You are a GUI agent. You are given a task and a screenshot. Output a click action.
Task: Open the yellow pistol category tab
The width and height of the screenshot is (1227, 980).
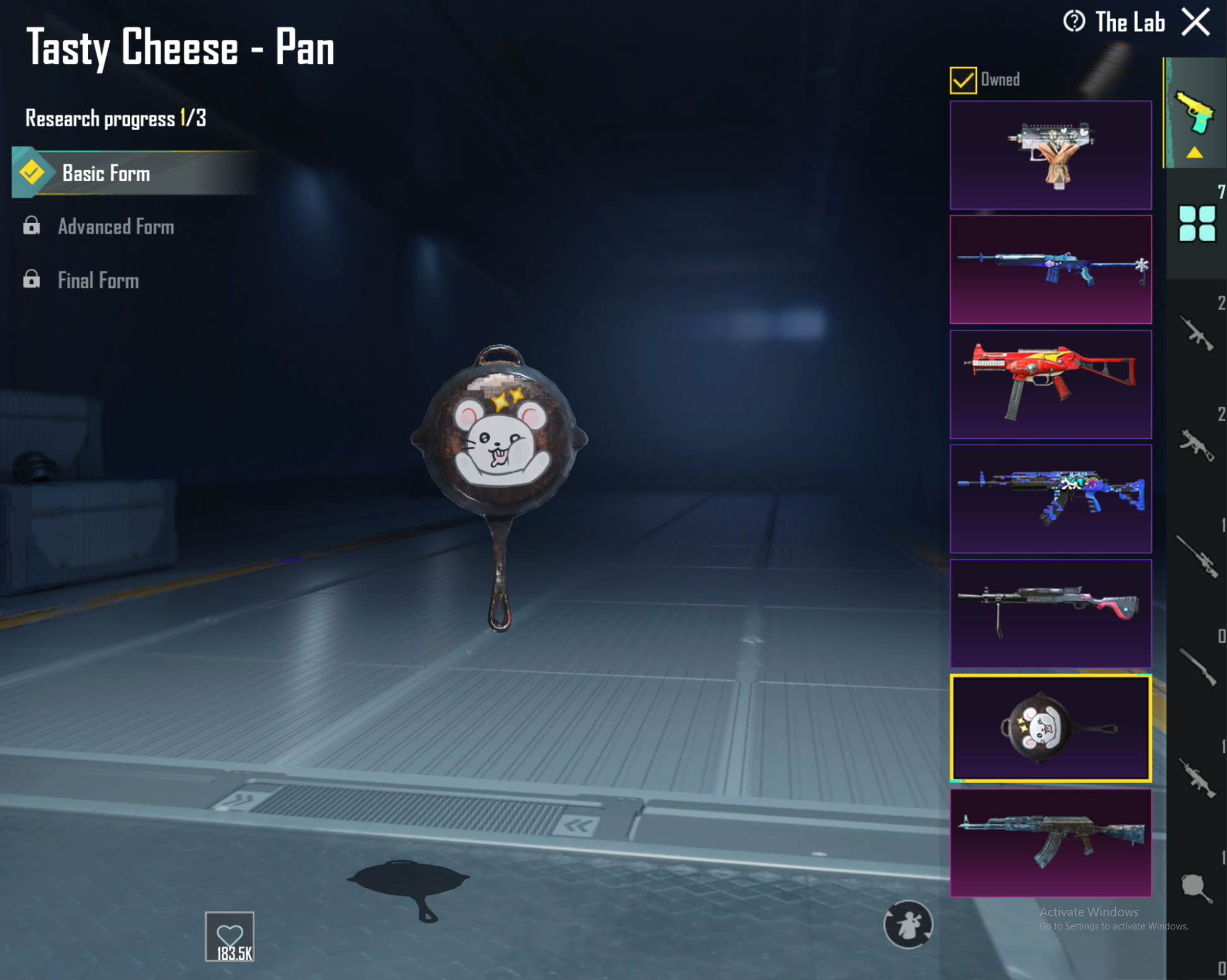click(1195, 114)
